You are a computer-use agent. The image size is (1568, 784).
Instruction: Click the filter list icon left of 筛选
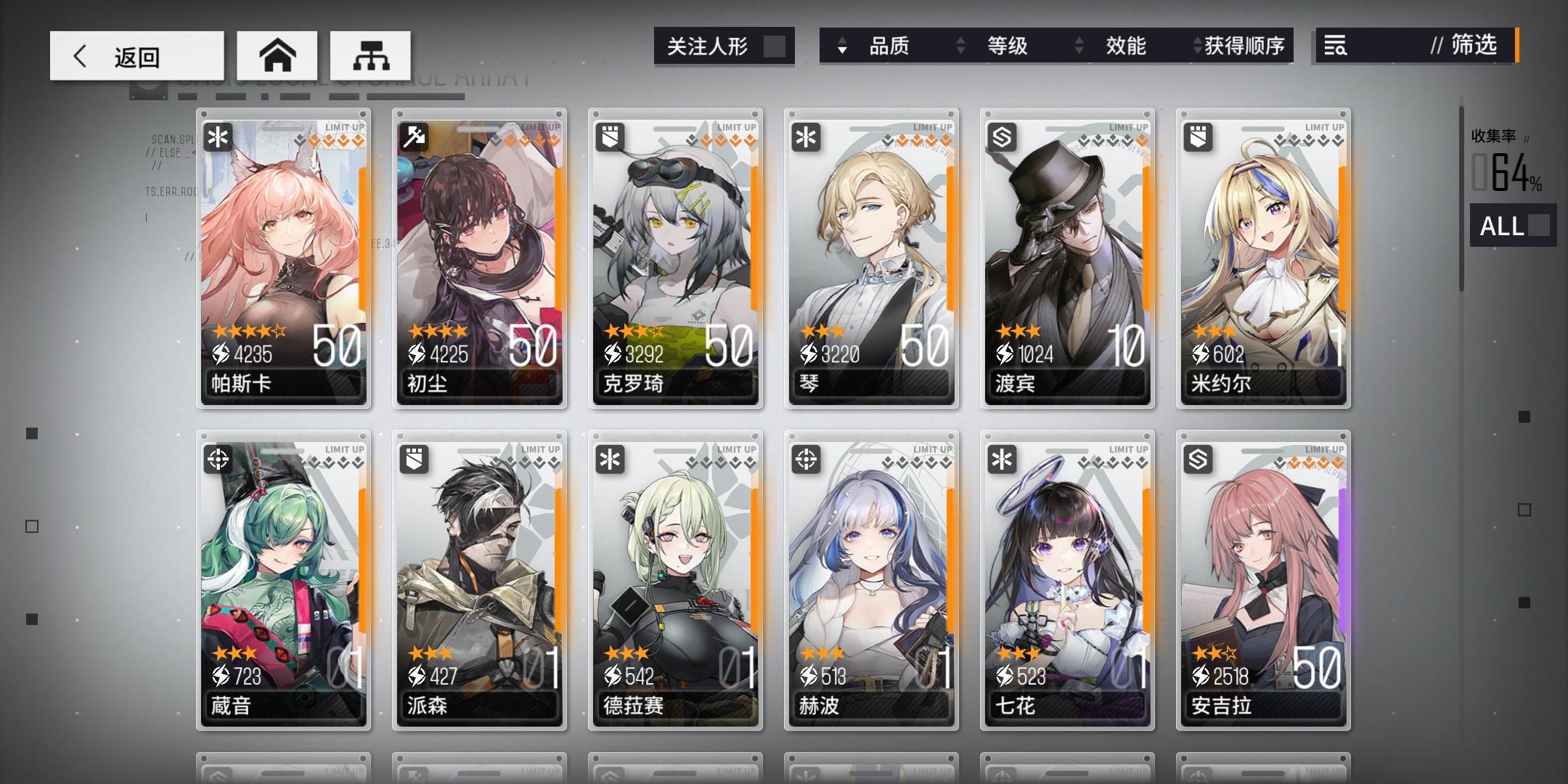pos(1336,46)
